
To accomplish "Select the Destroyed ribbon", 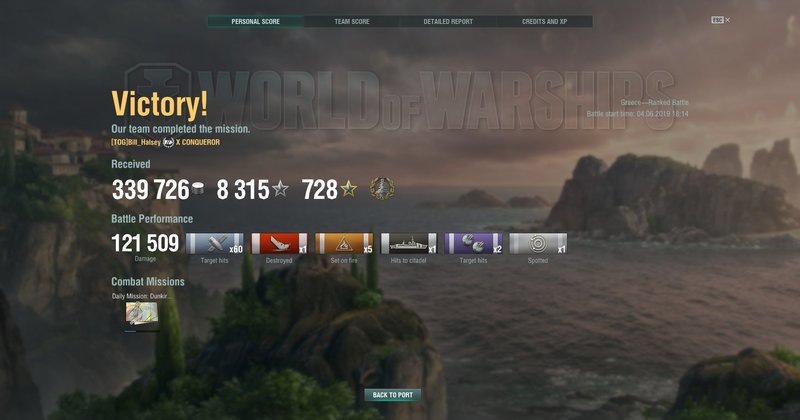I will [x=279, y=243].
